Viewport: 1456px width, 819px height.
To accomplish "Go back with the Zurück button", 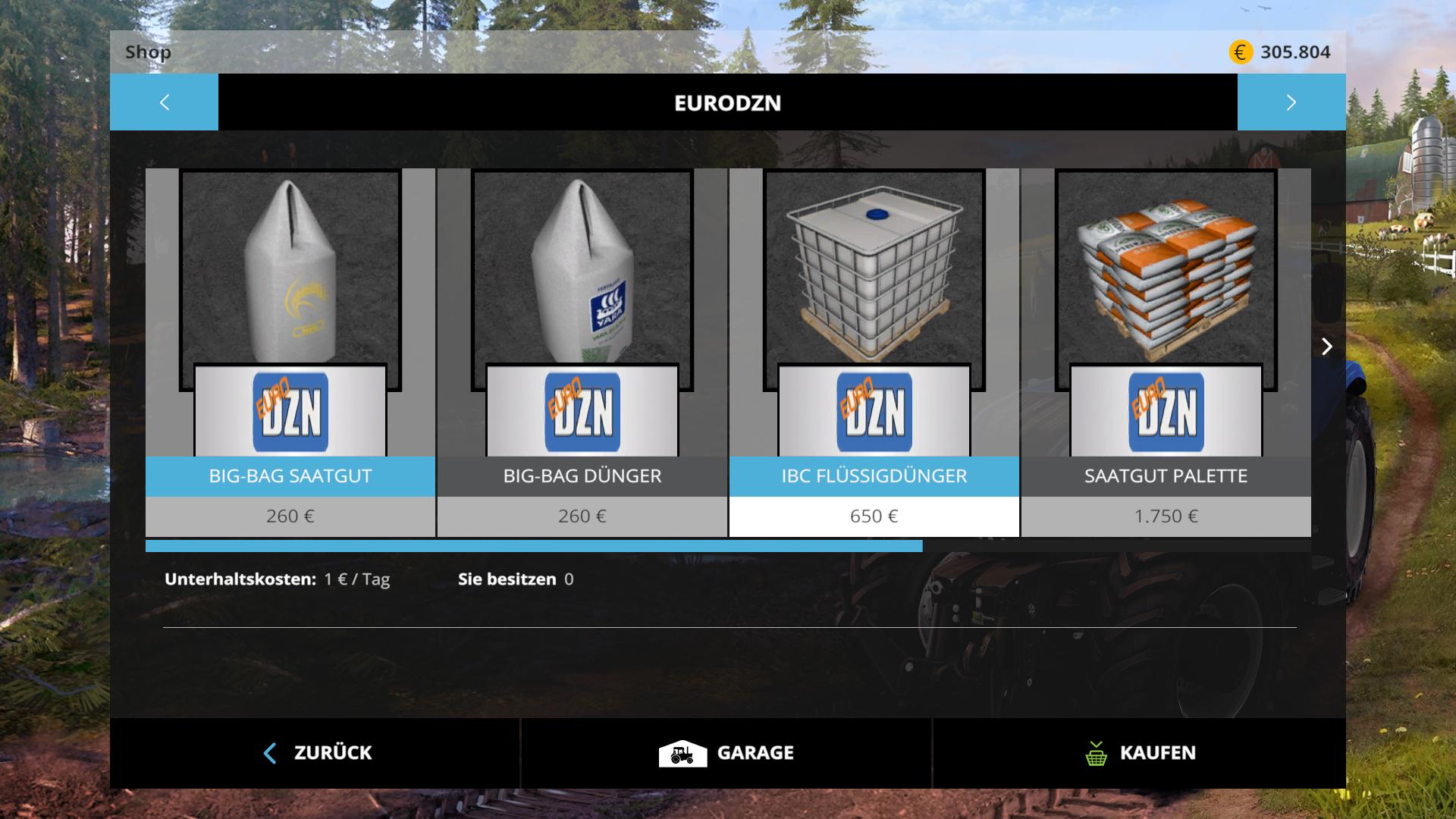I will click(x=315, y=753).
